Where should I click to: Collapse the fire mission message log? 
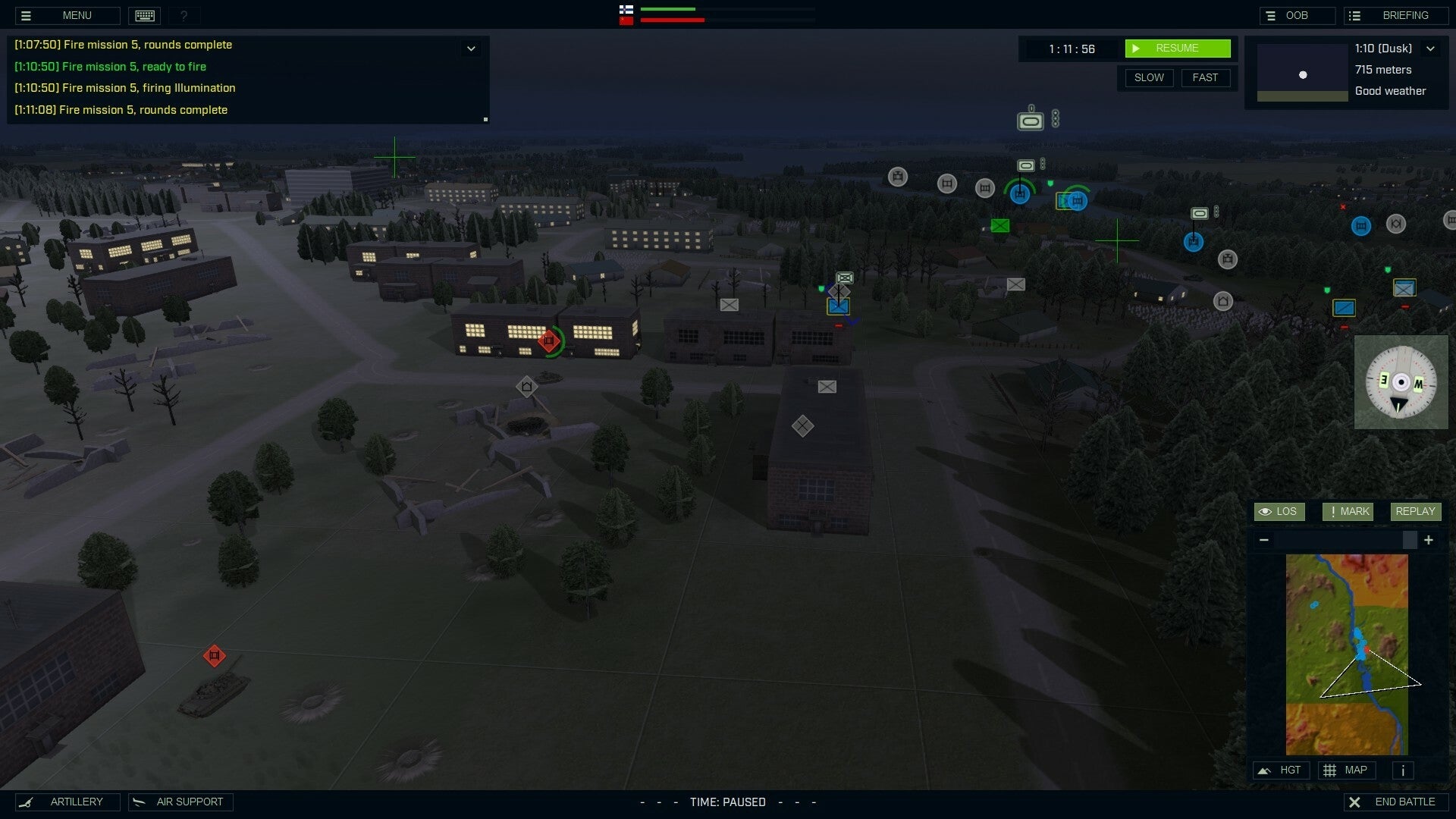coord(471,49)
